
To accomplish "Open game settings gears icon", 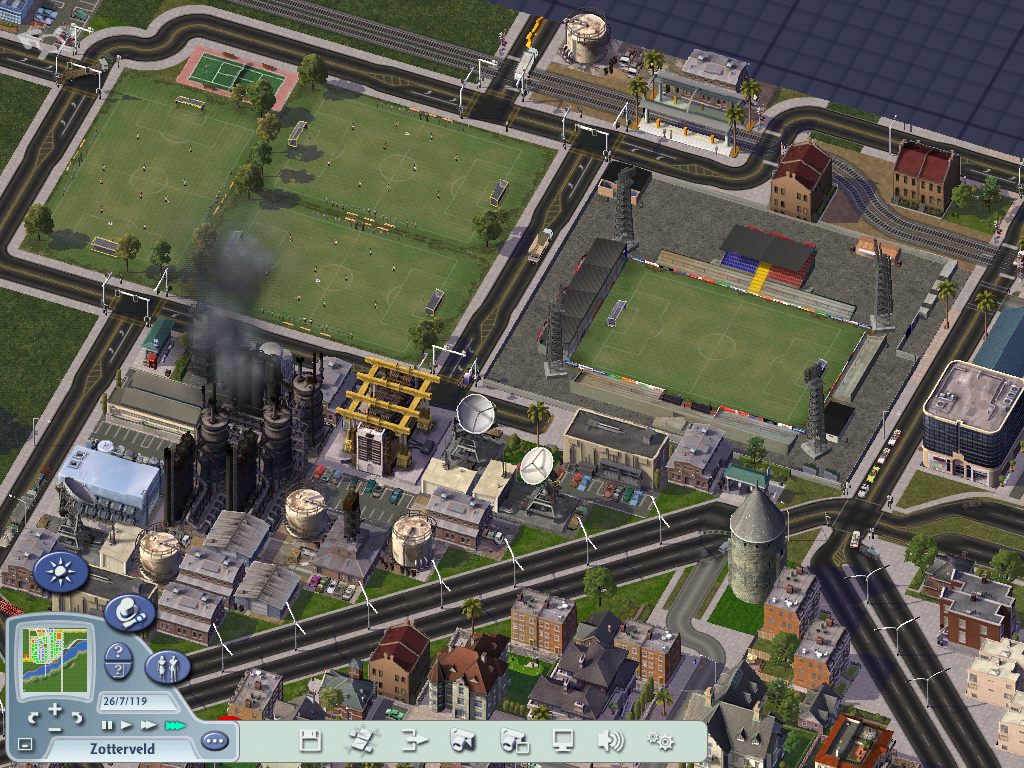I will point(660,741).
